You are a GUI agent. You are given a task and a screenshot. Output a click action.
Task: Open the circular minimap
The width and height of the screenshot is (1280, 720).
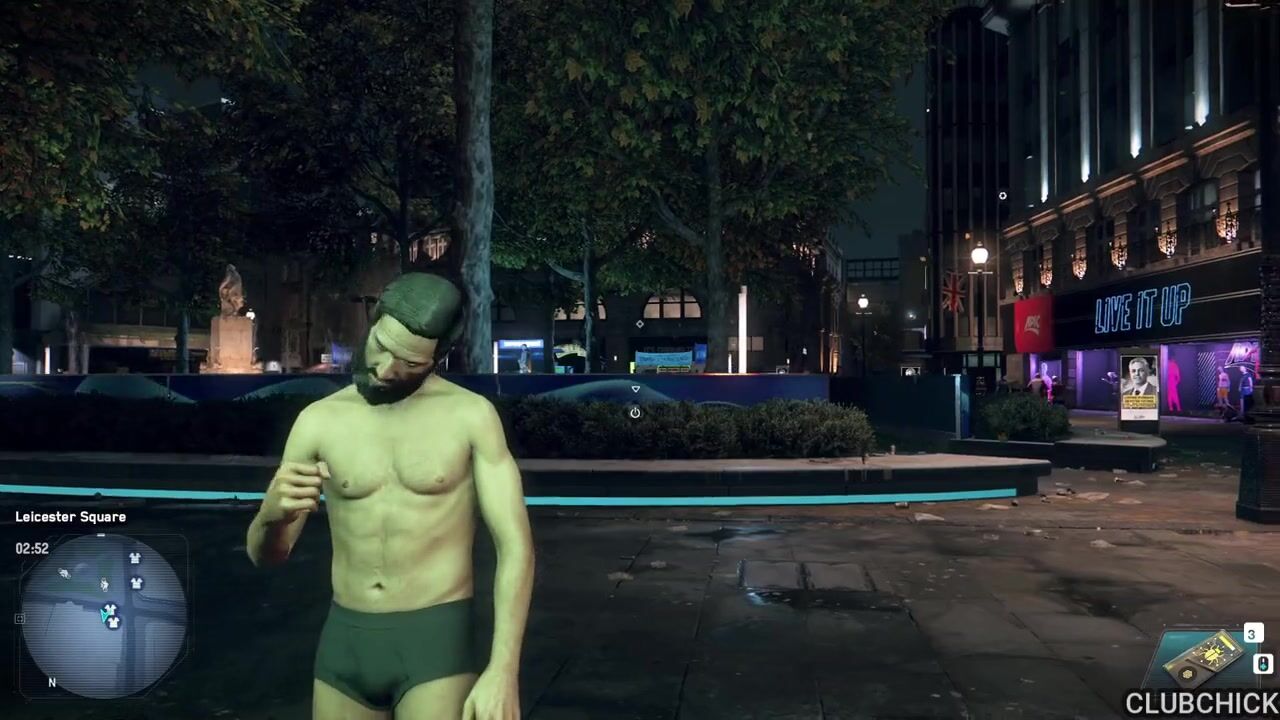103,614
